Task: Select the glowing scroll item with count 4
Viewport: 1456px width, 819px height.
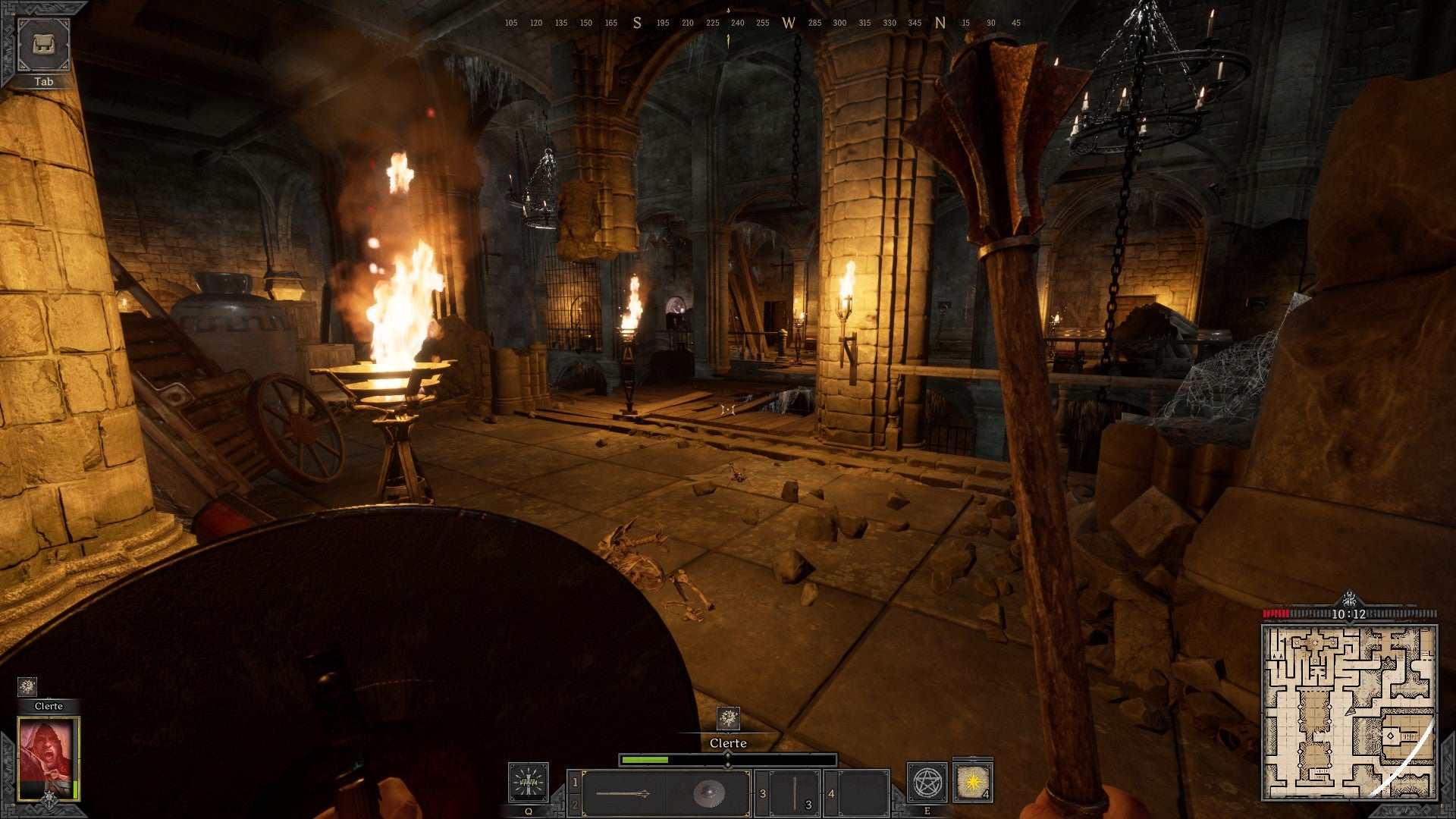Action: click(x=972, y=783)
